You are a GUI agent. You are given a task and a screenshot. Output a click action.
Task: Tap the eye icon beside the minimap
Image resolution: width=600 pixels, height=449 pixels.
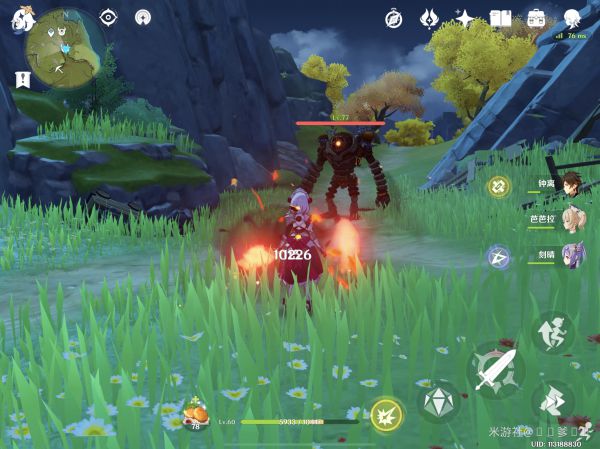pyautogui.click(x=108, y=18)
